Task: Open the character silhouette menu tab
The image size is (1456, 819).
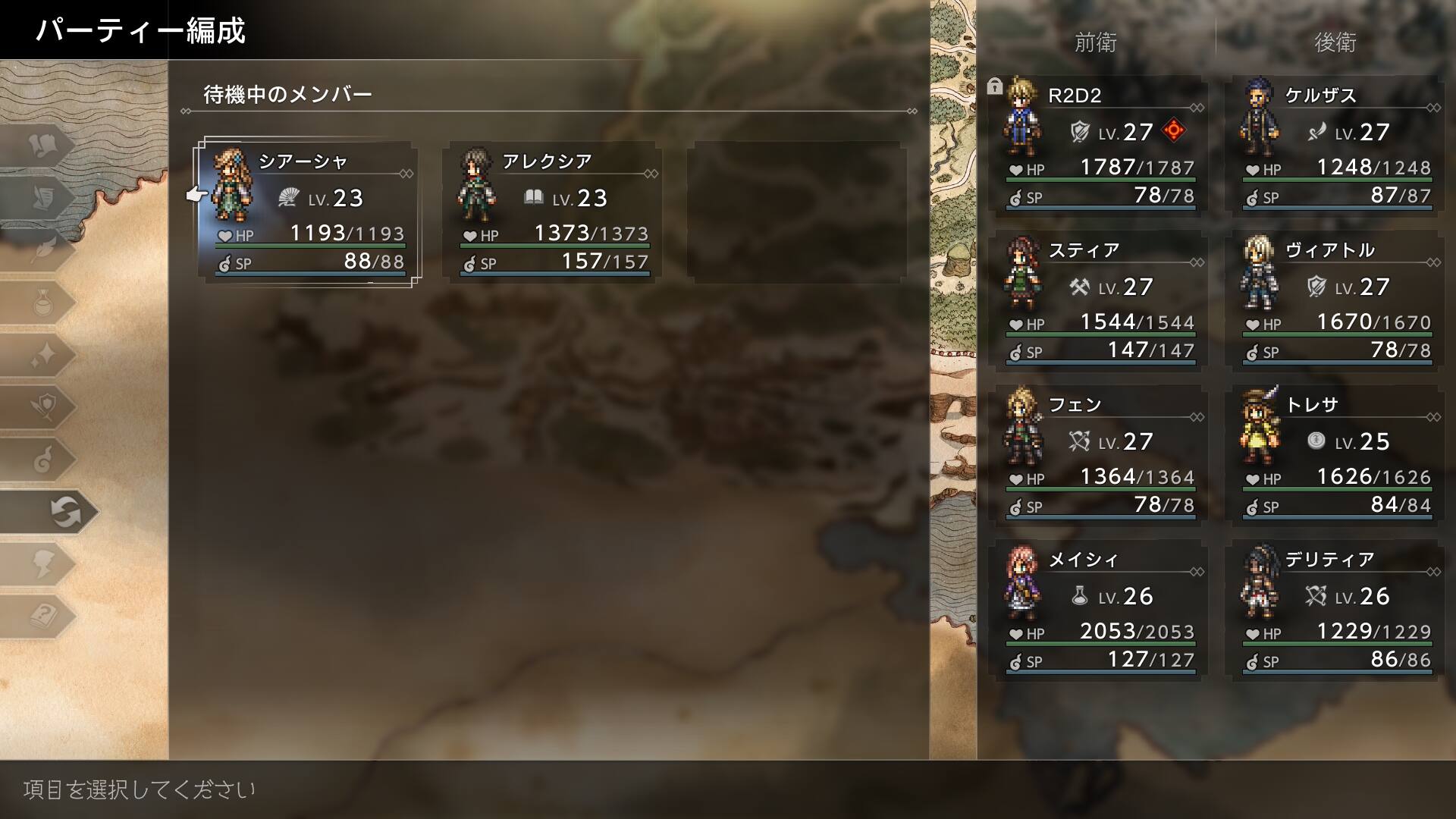Action: point(42,564)
